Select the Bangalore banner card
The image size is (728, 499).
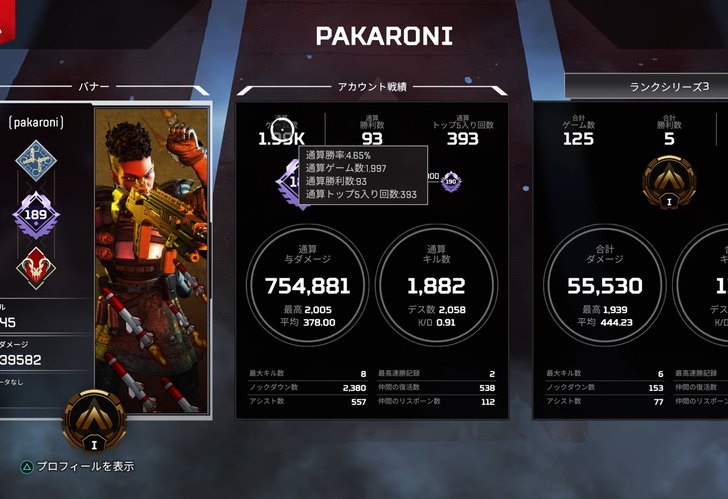152,258
